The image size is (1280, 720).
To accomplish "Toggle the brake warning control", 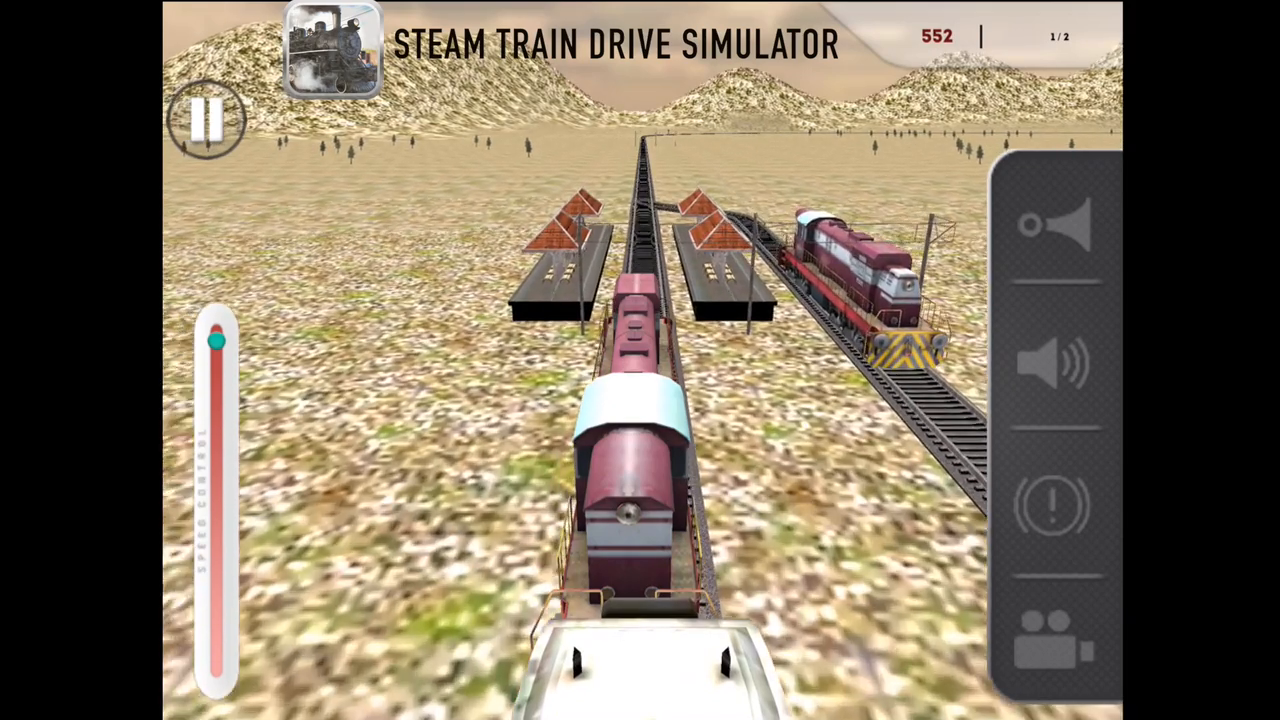I will 1052,505.
